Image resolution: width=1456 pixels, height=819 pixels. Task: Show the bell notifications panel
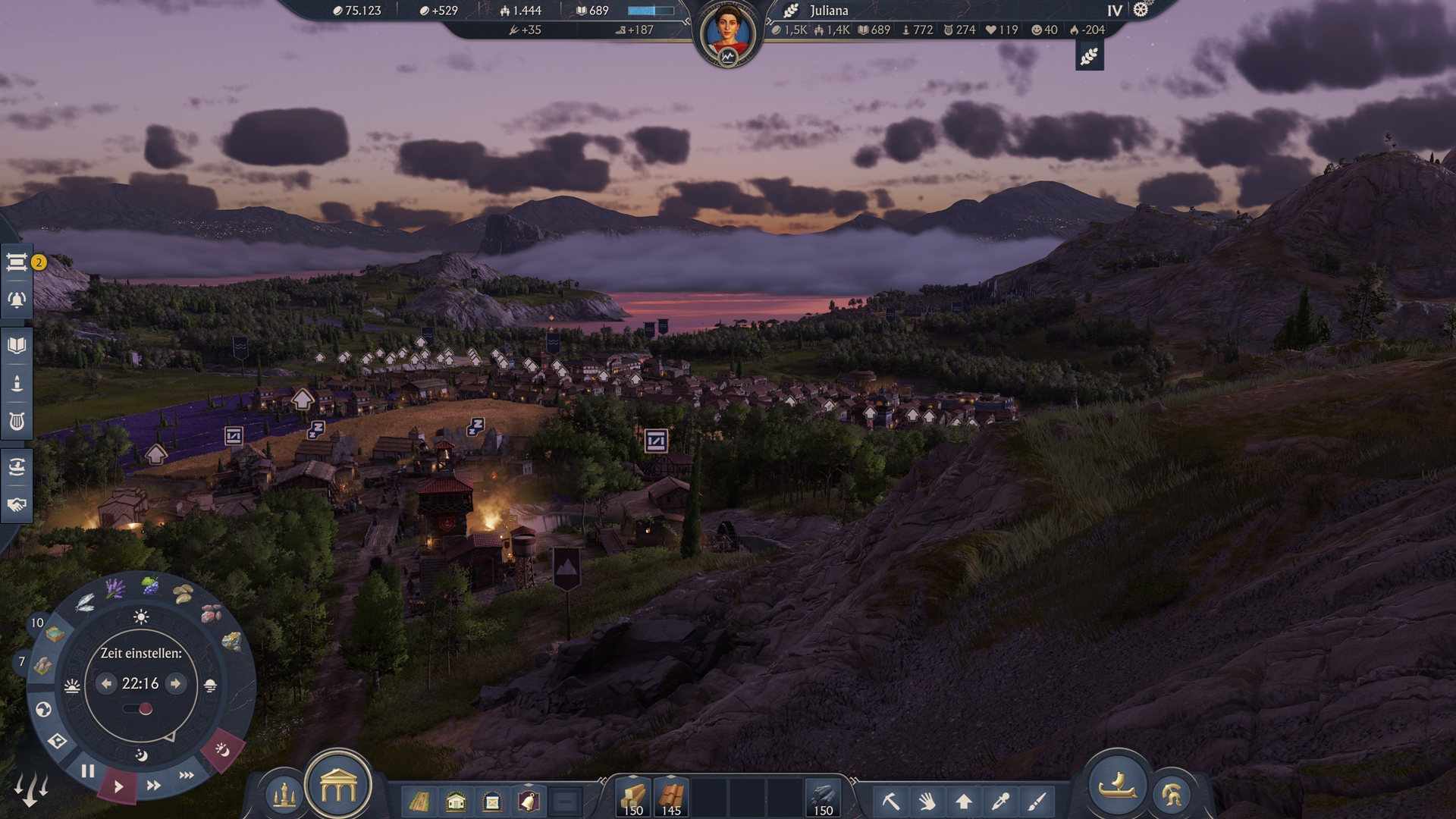(x=17, y=300)
